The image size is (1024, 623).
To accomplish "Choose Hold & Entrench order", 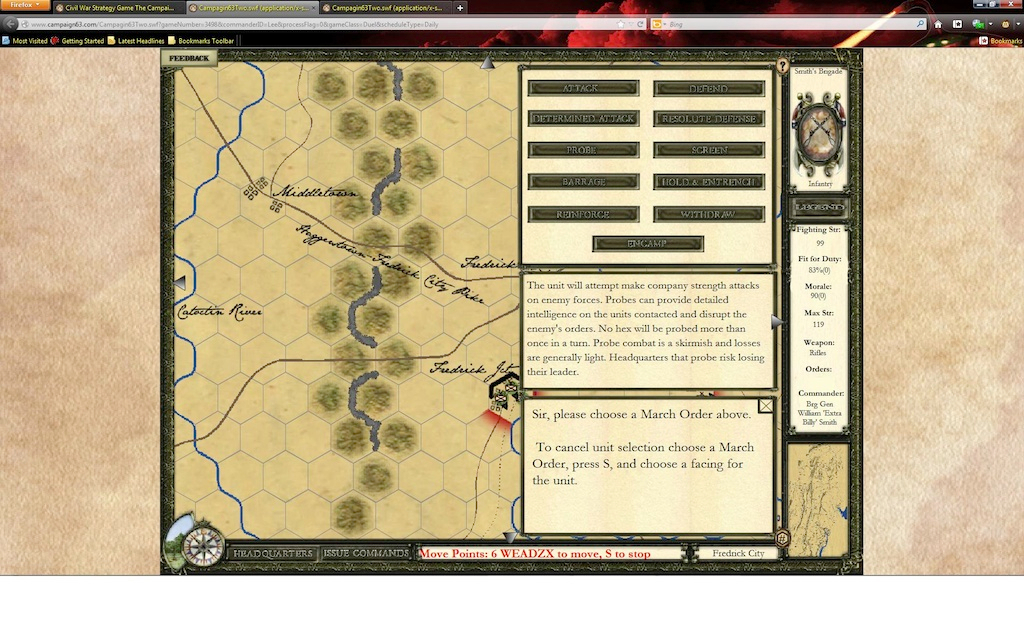I will point(709,182).
